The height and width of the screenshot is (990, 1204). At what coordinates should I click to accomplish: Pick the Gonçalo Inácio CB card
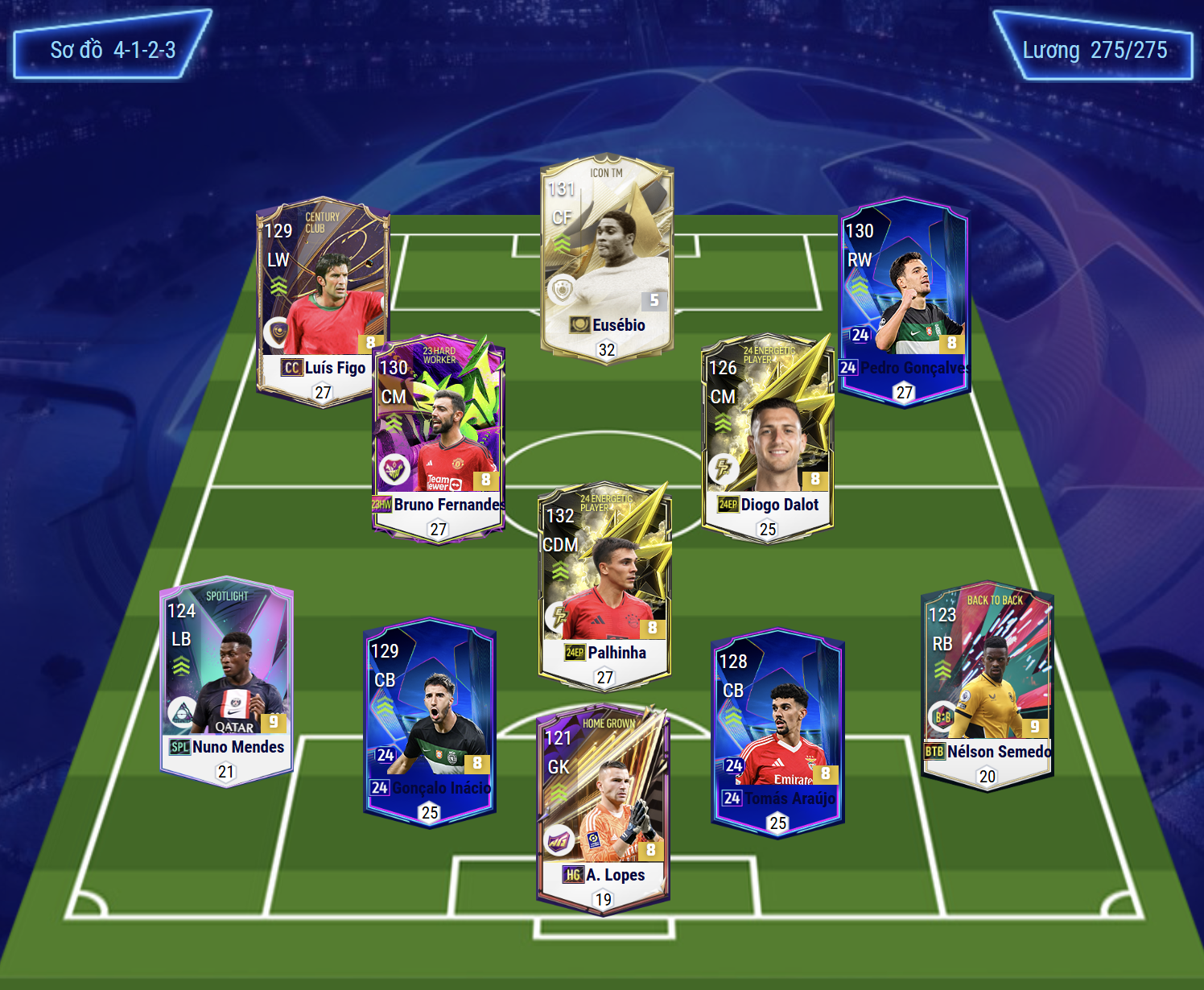tap(430, 722)
